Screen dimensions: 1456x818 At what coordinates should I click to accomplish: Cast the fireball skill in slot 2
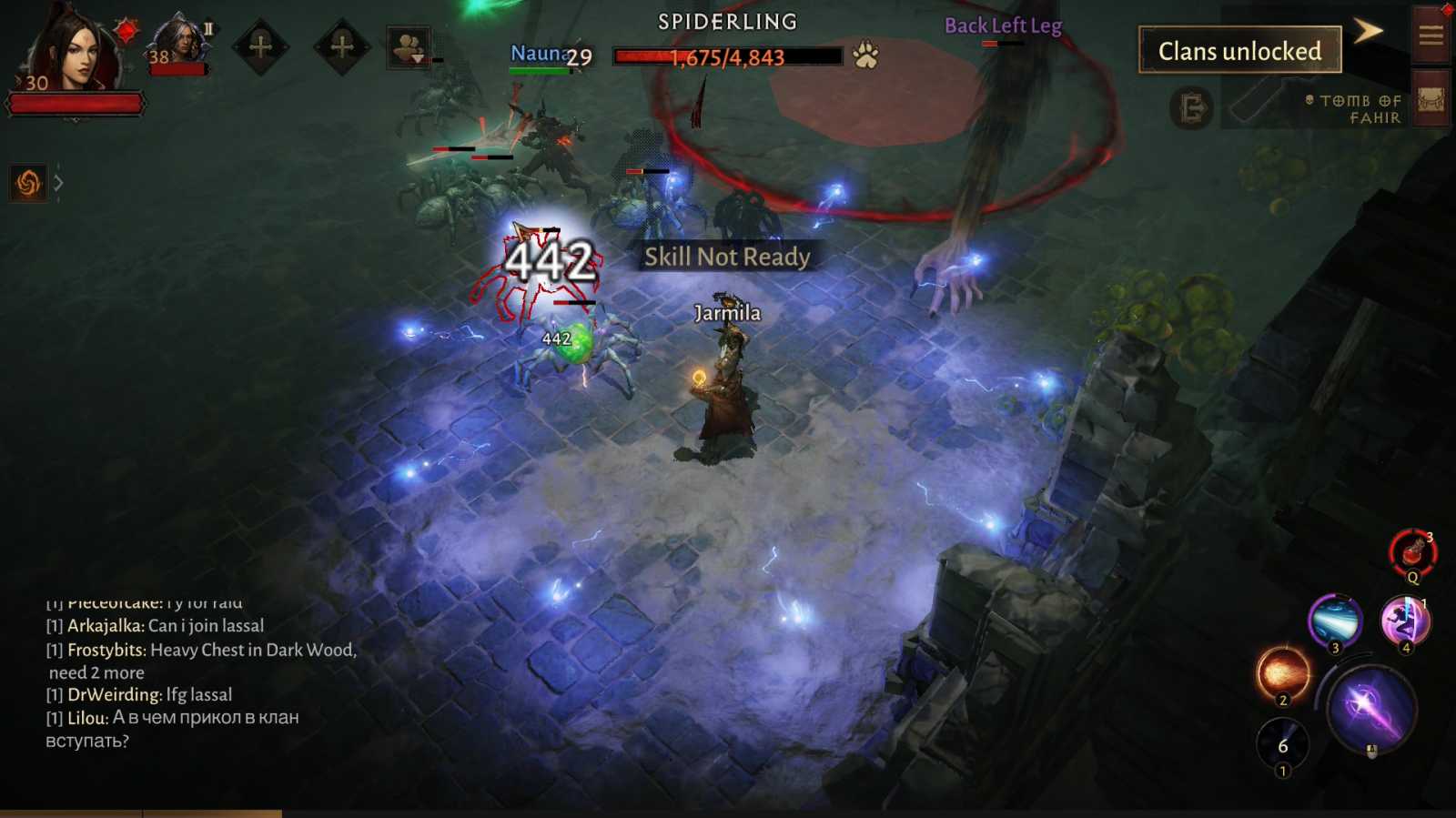point(1282,675)
